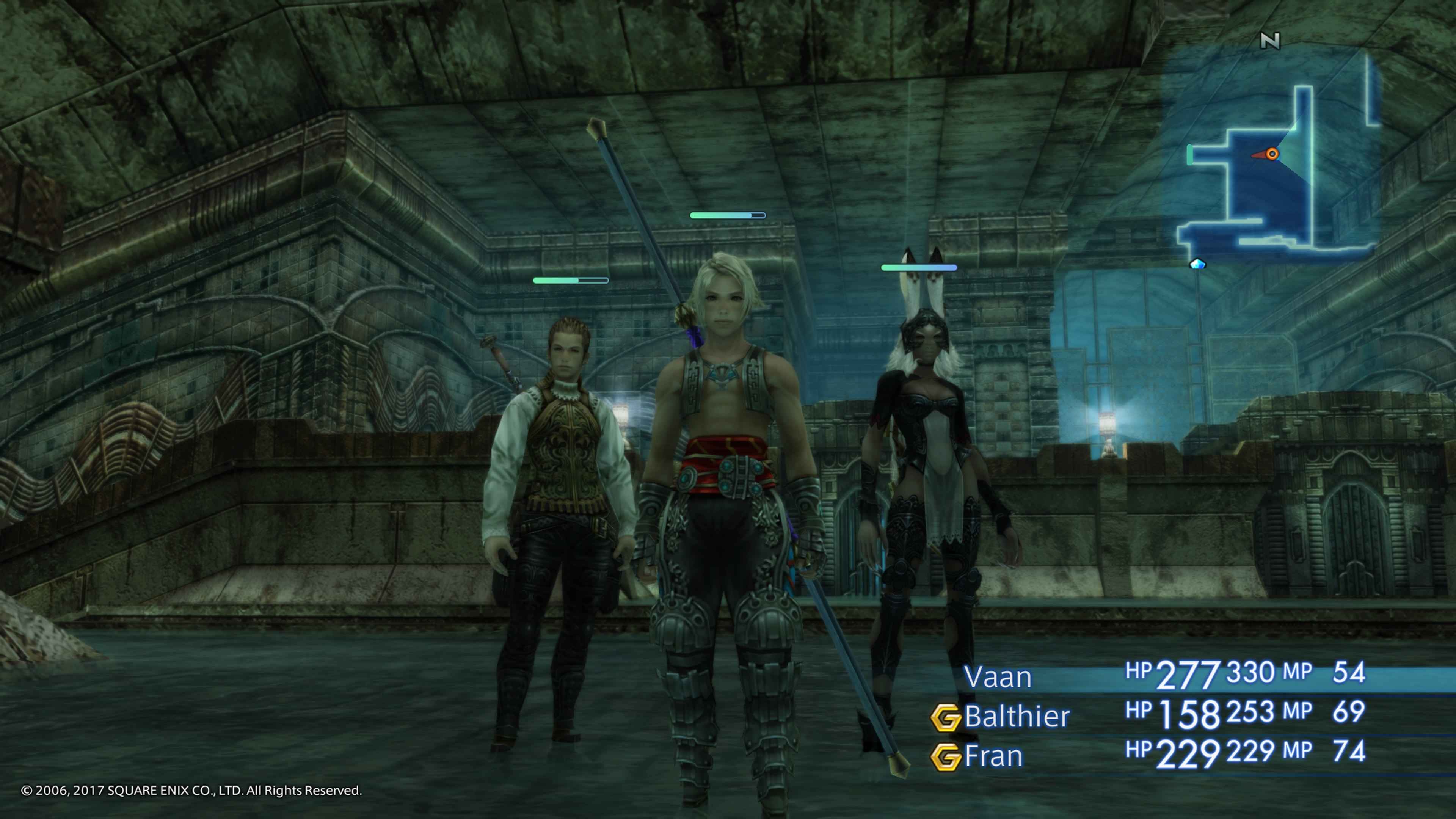1456x819 pixels.
Task: Pick Fran from the party list
Action: pyautogui.click(x=993, y=756)
